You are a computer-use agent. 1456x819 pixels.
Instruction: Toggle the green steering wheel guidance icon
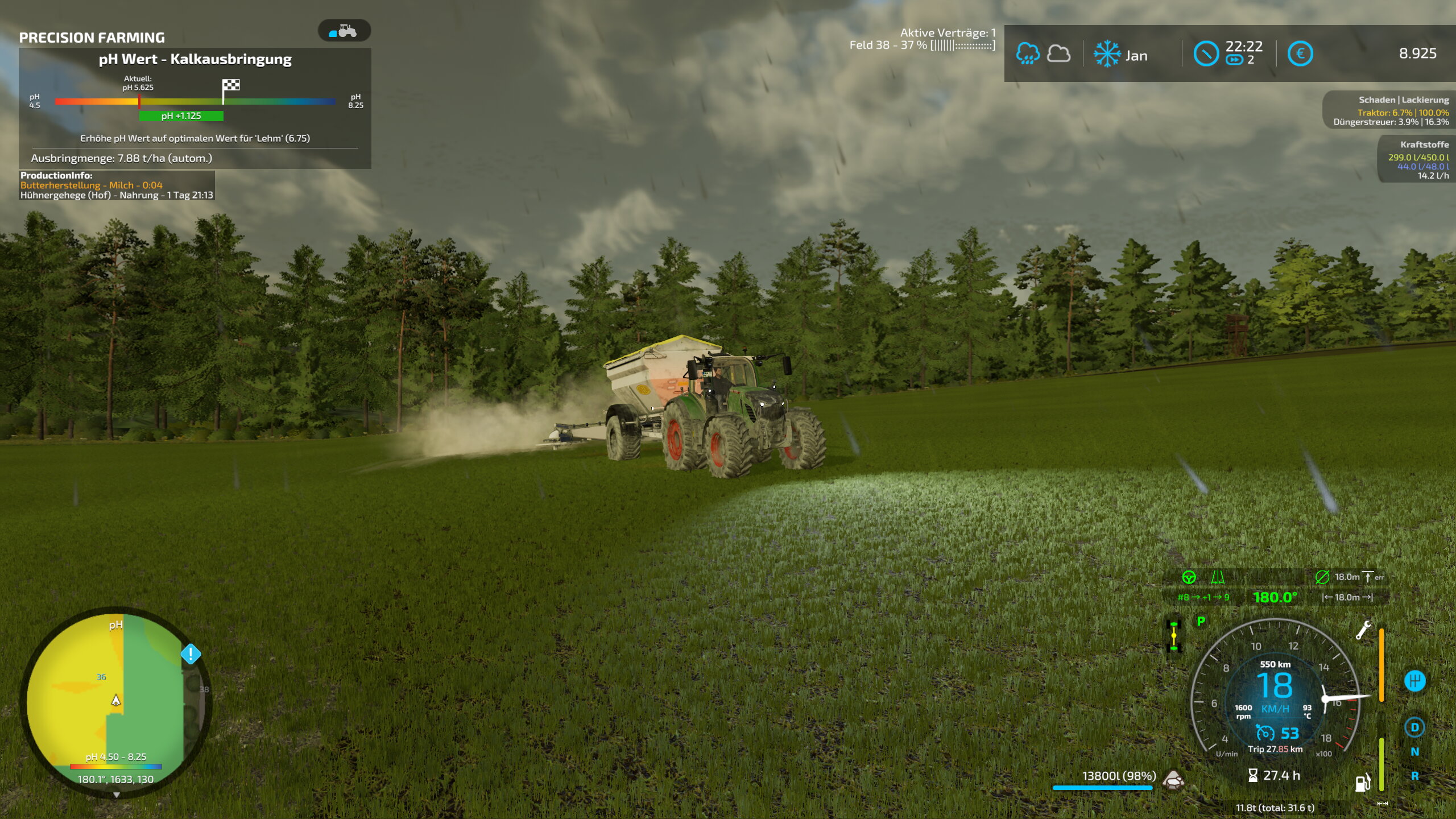(x=1189, y=577)
